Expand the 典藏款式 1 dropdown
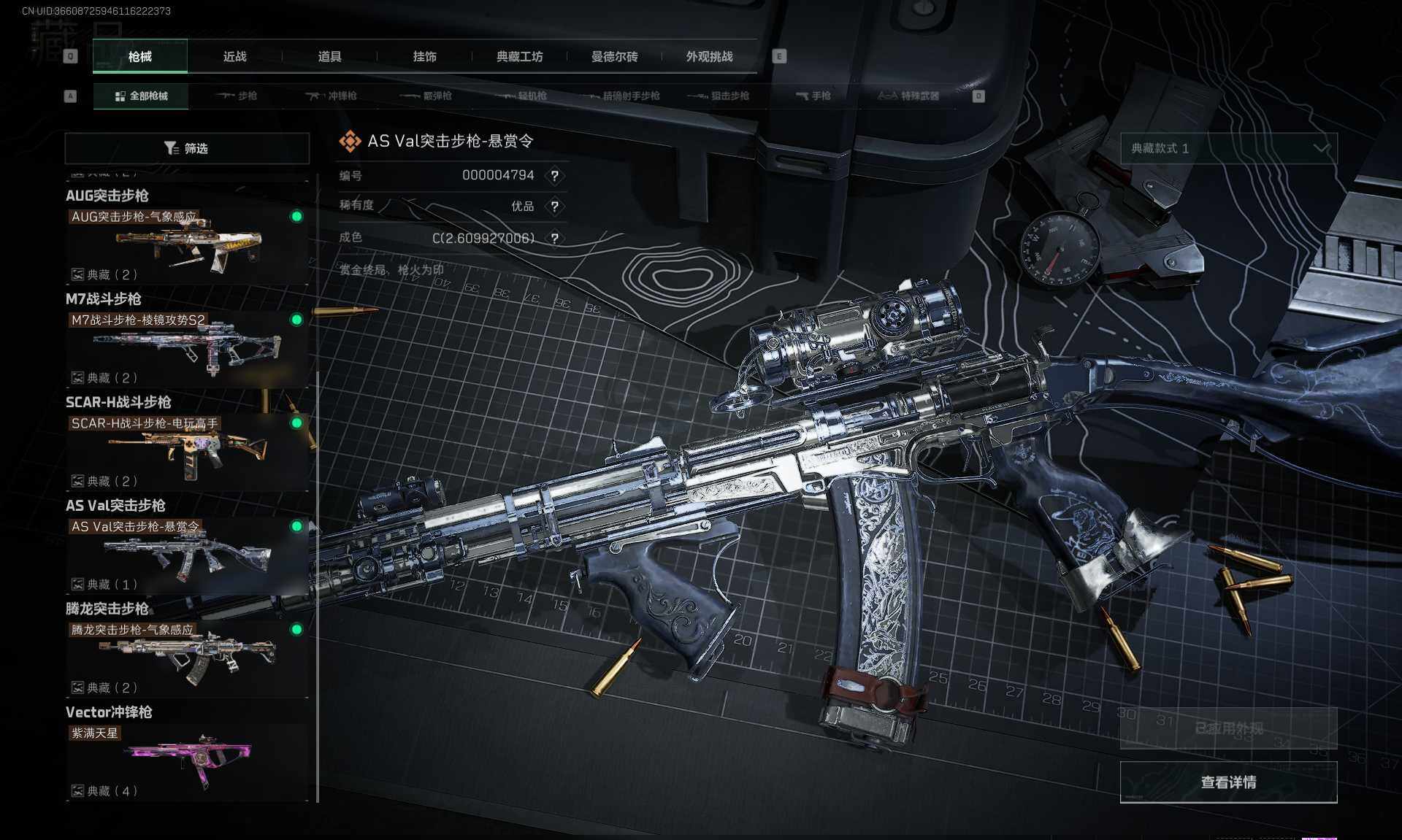This screenshot has height=840, width=1402. [1229, 148]
